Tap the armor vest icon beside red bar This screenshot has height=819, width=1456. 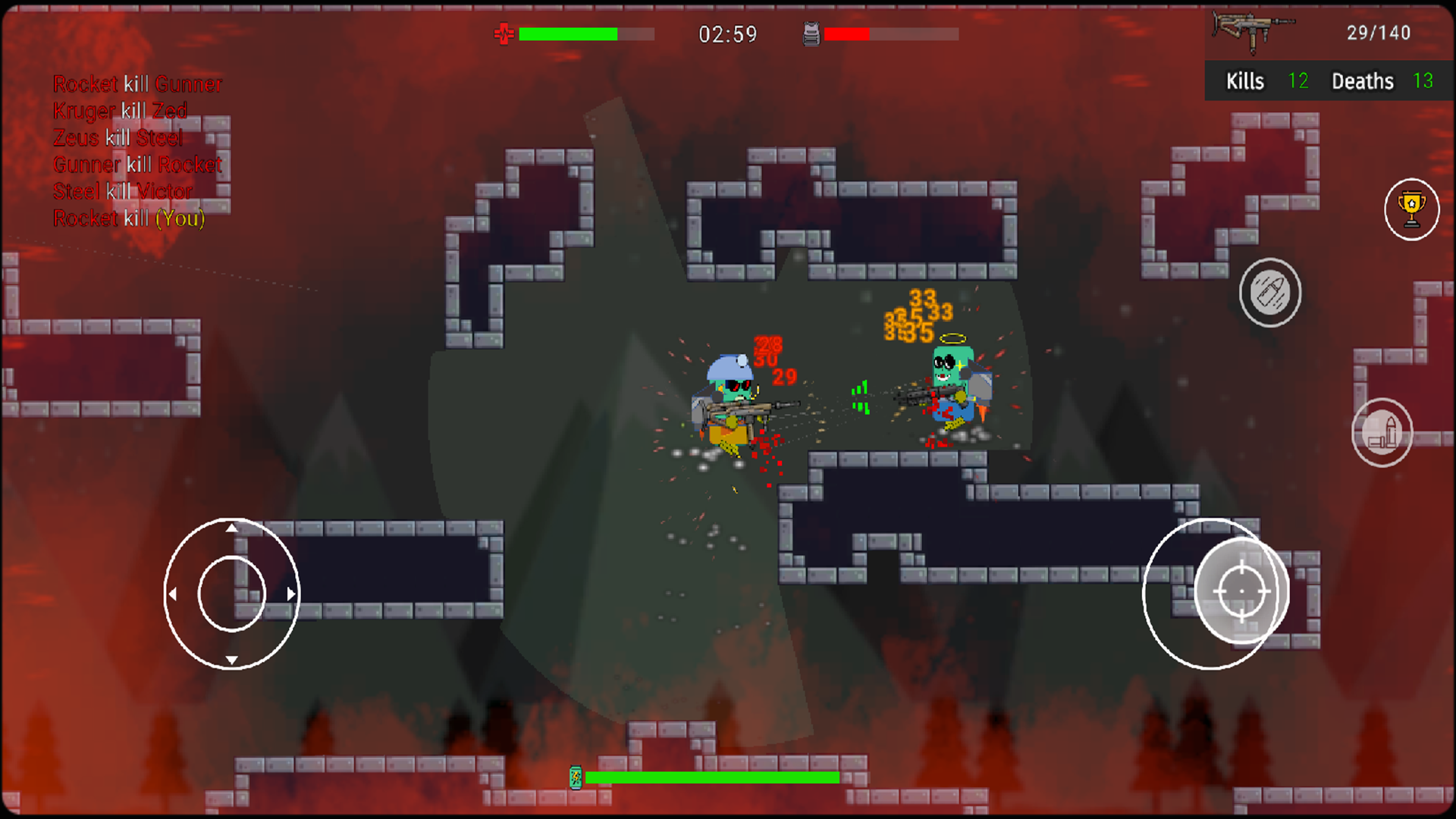pyautogui.click(x=810, y=33)
